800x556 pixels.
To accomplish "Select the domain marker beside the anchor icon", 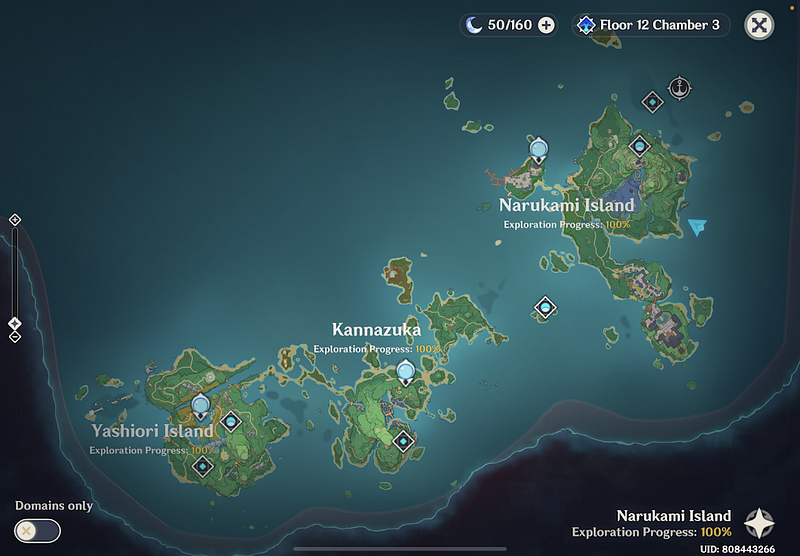I will pos(652,101).
